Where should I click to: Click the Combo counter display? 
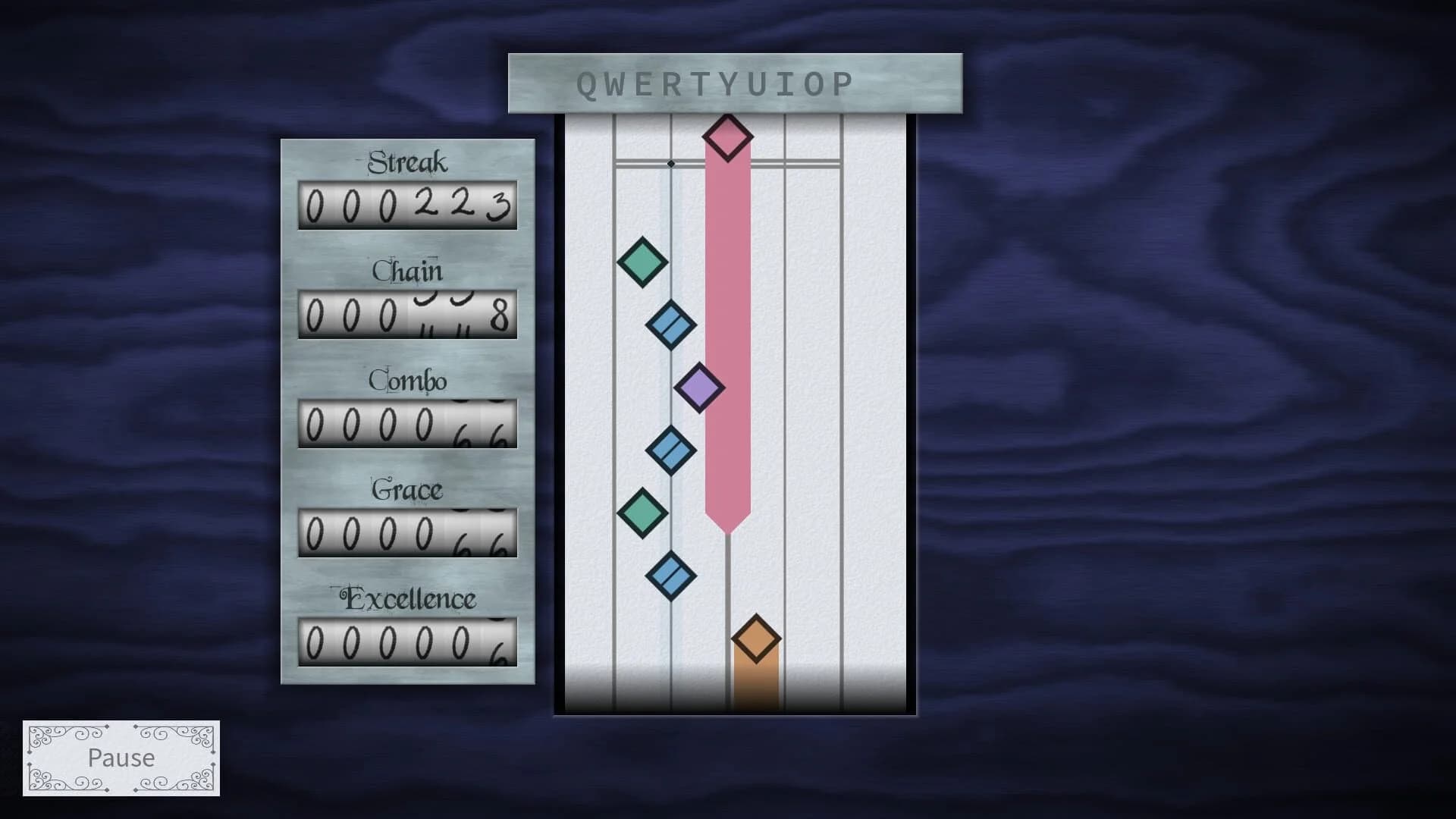(x=407, y=422)
